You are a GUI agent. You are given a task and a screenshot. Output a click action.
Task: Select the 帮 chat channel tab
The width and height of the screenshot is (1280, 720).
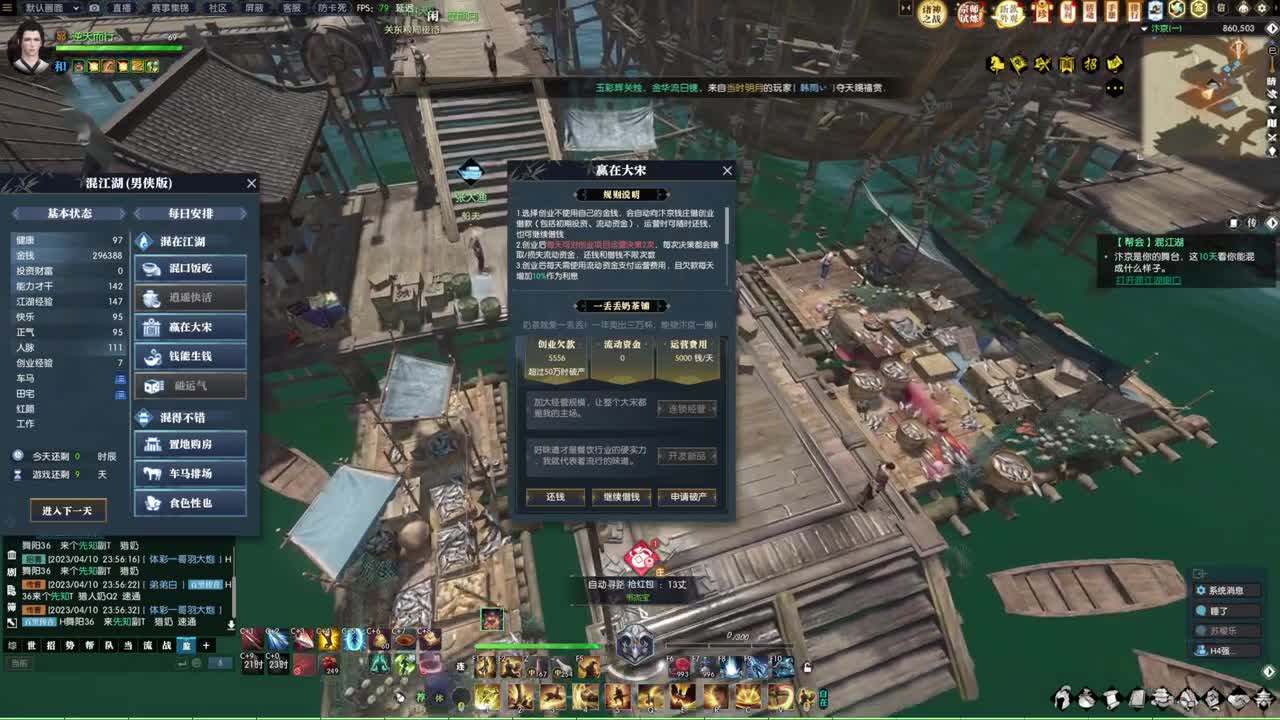(x=88, y=645)
